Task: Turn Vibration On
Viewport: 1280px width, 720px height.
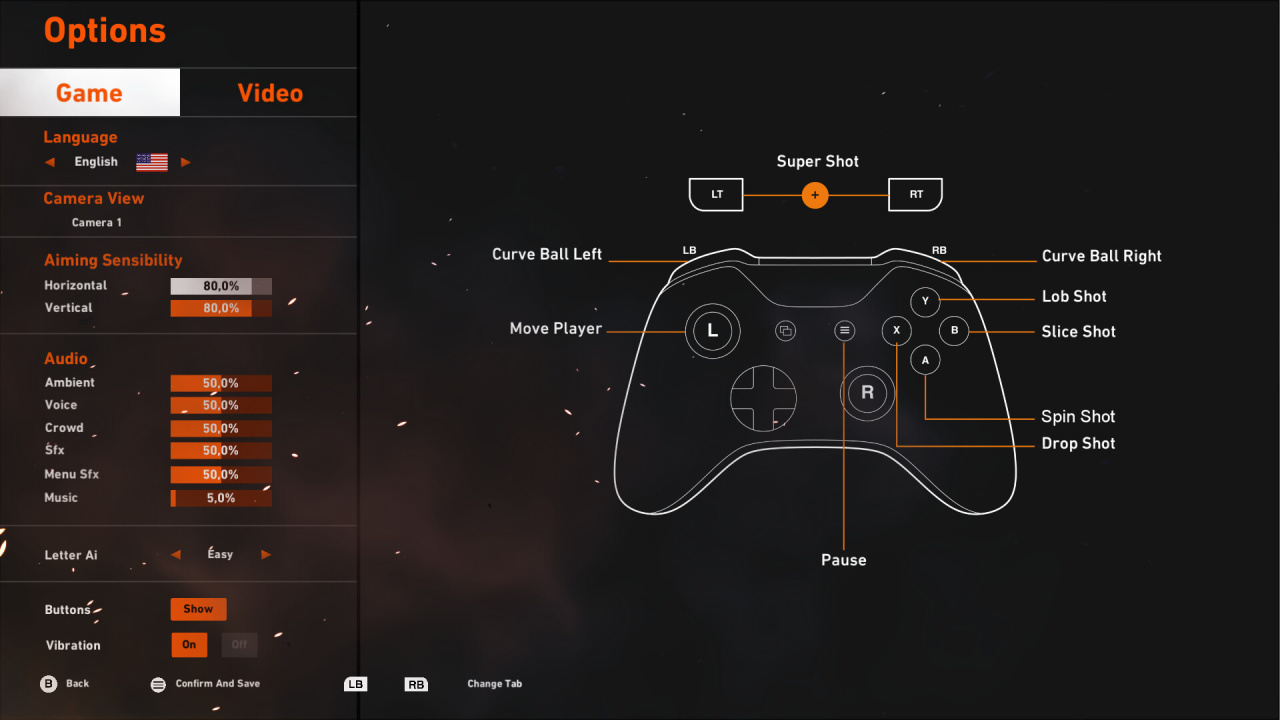Action: coord(189,645)
